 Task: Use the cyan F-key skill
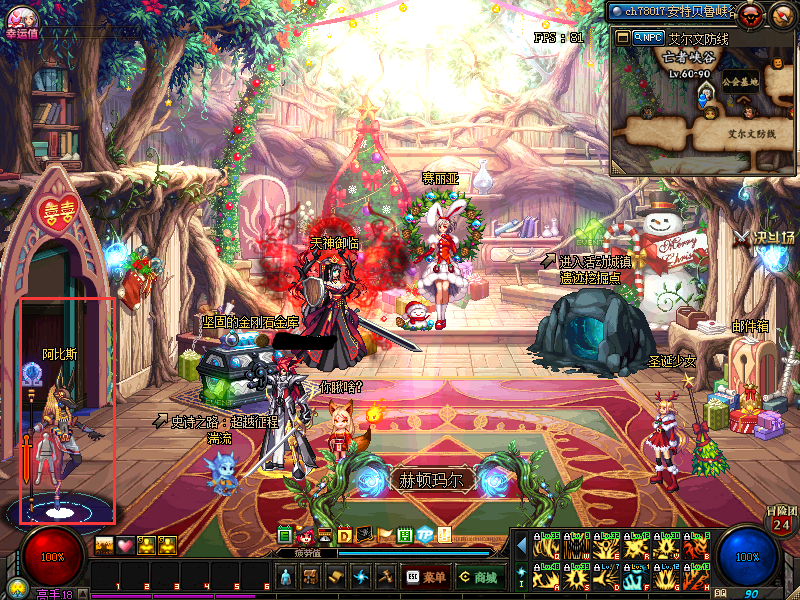638,576
